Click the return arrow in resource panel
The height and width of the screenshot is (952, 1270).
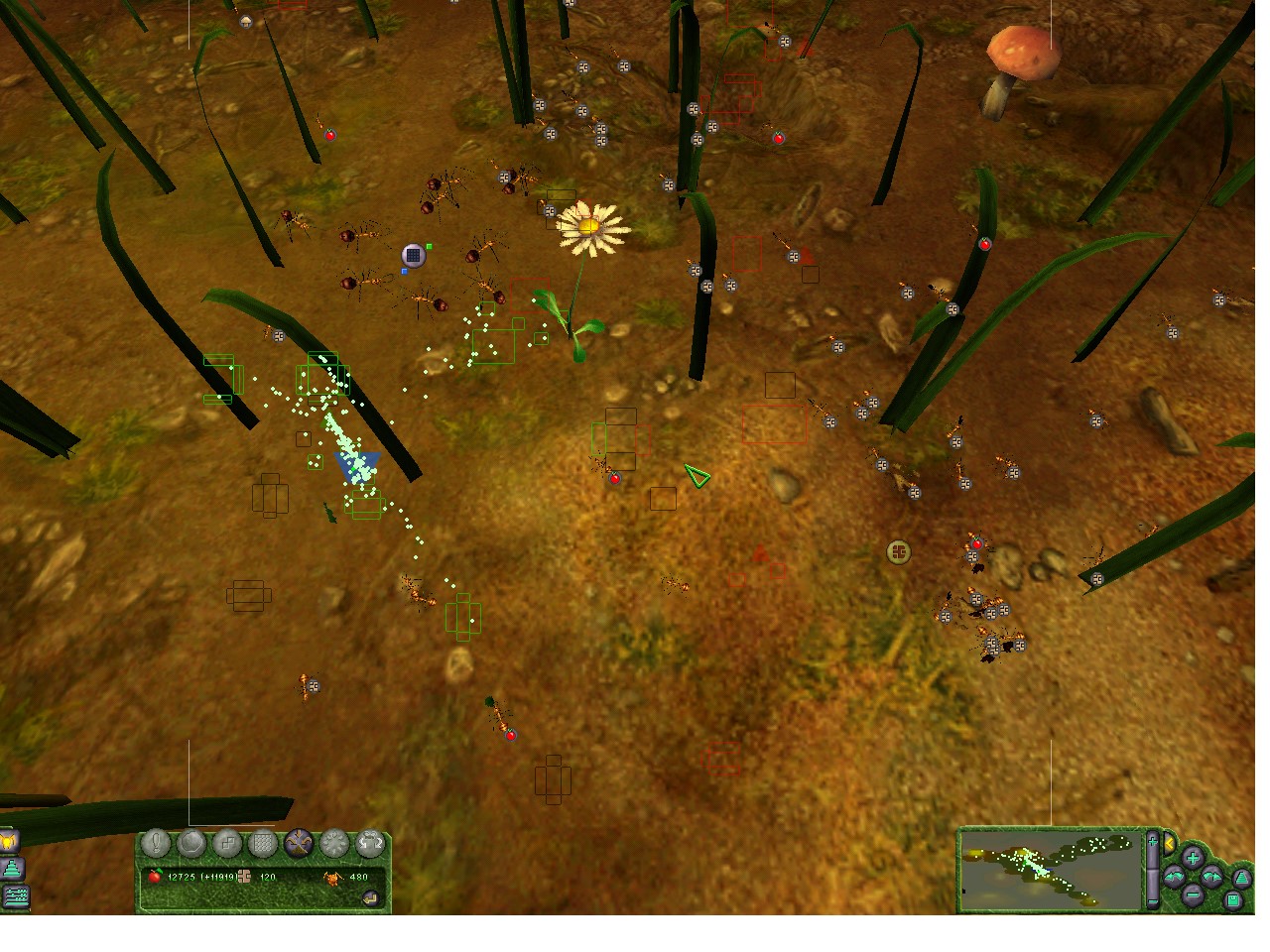tap(371, 898)
